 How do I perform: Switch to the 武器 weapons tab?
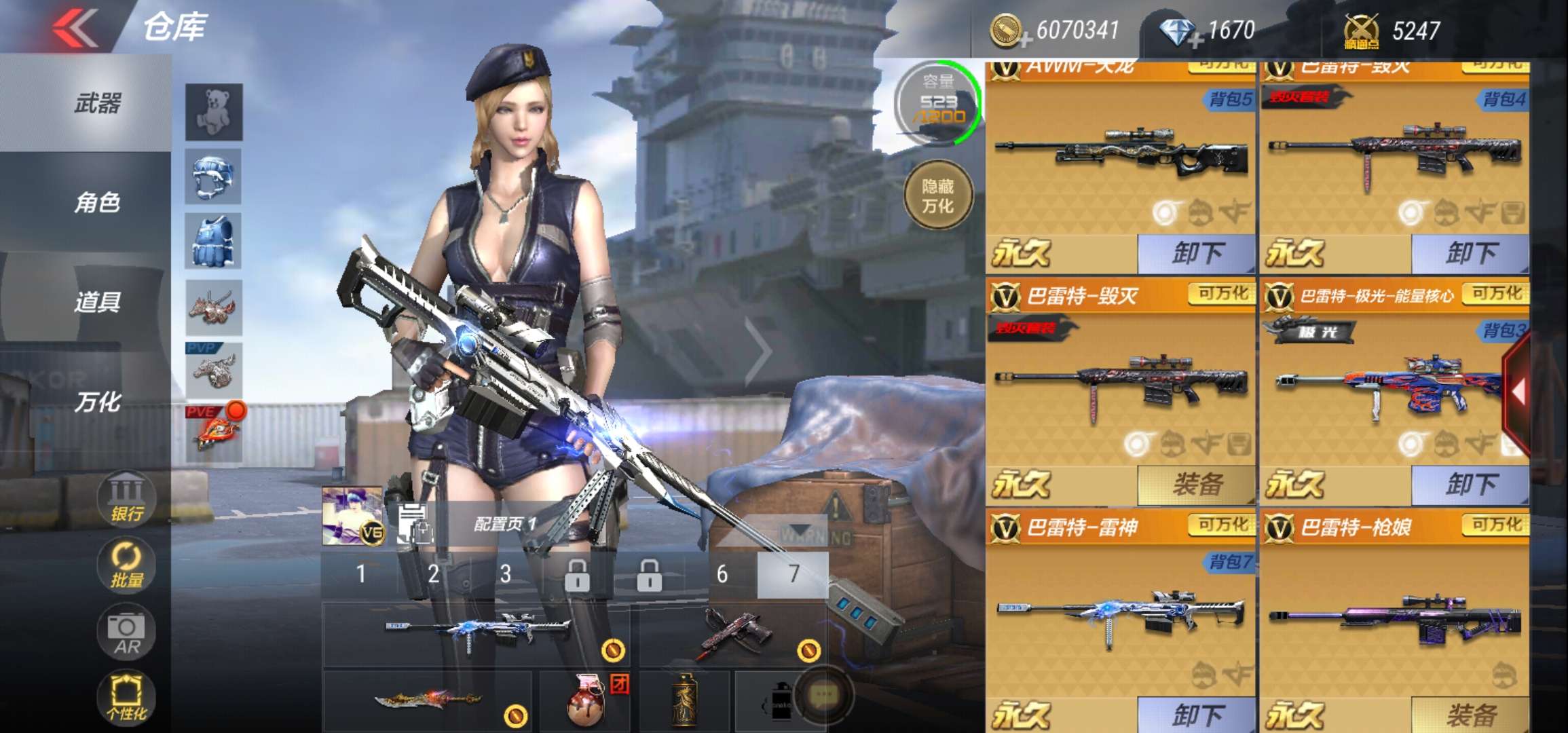pyautogui.click(x=97, y=104)
